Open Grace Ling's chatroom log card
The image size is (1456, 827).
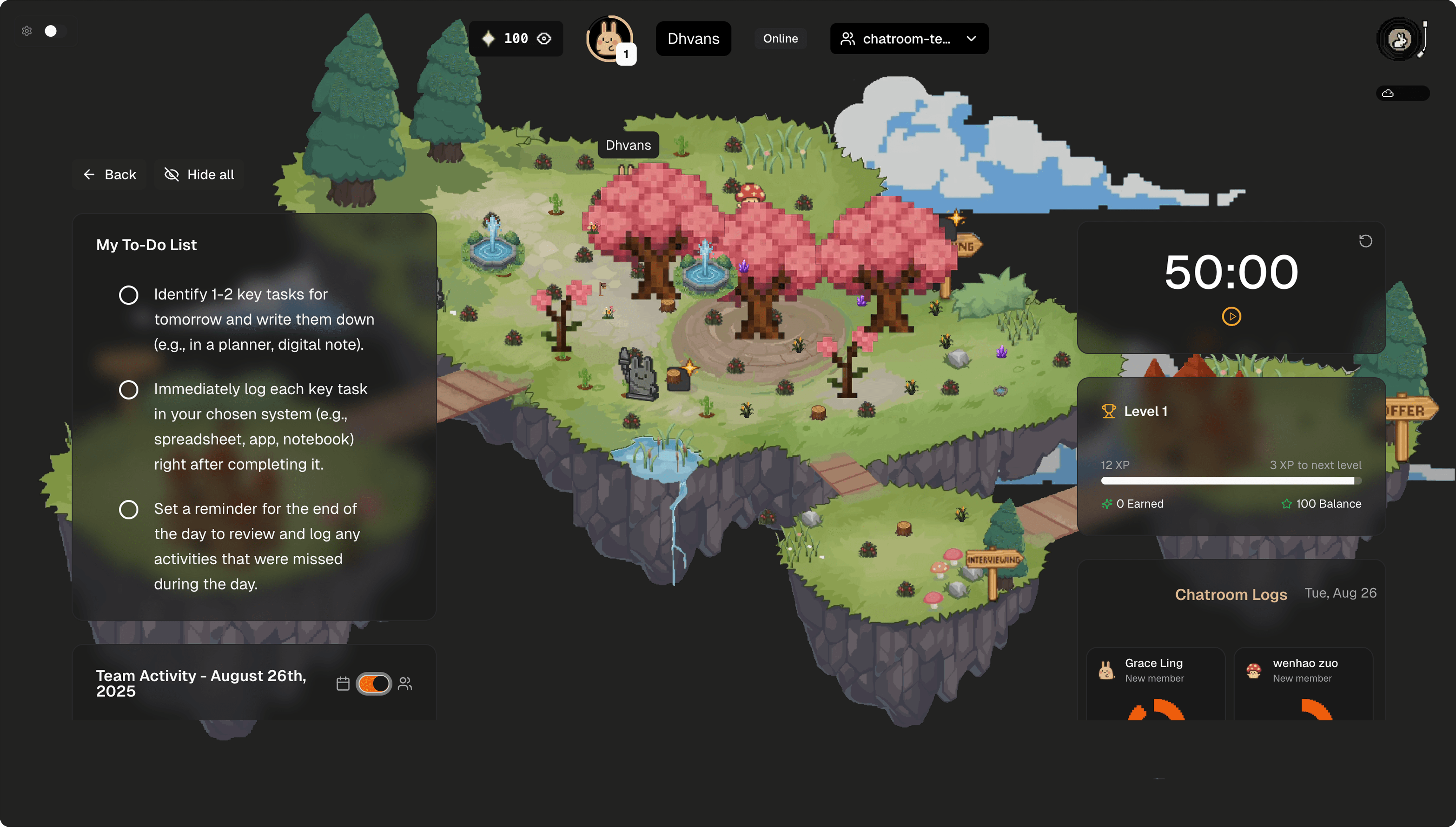tap(1155, 682)
